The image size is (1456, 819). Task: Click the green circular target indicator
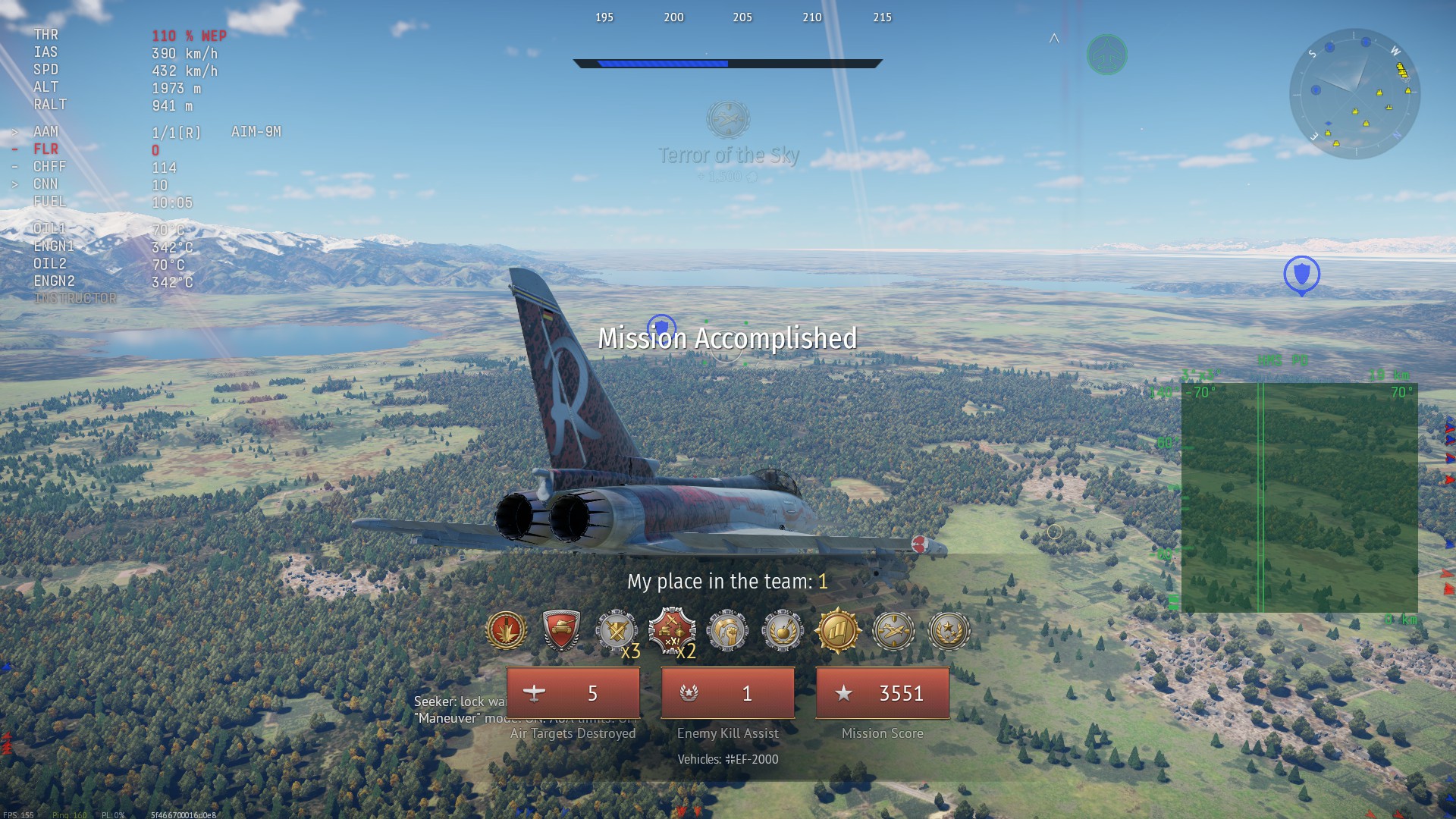1106,55
